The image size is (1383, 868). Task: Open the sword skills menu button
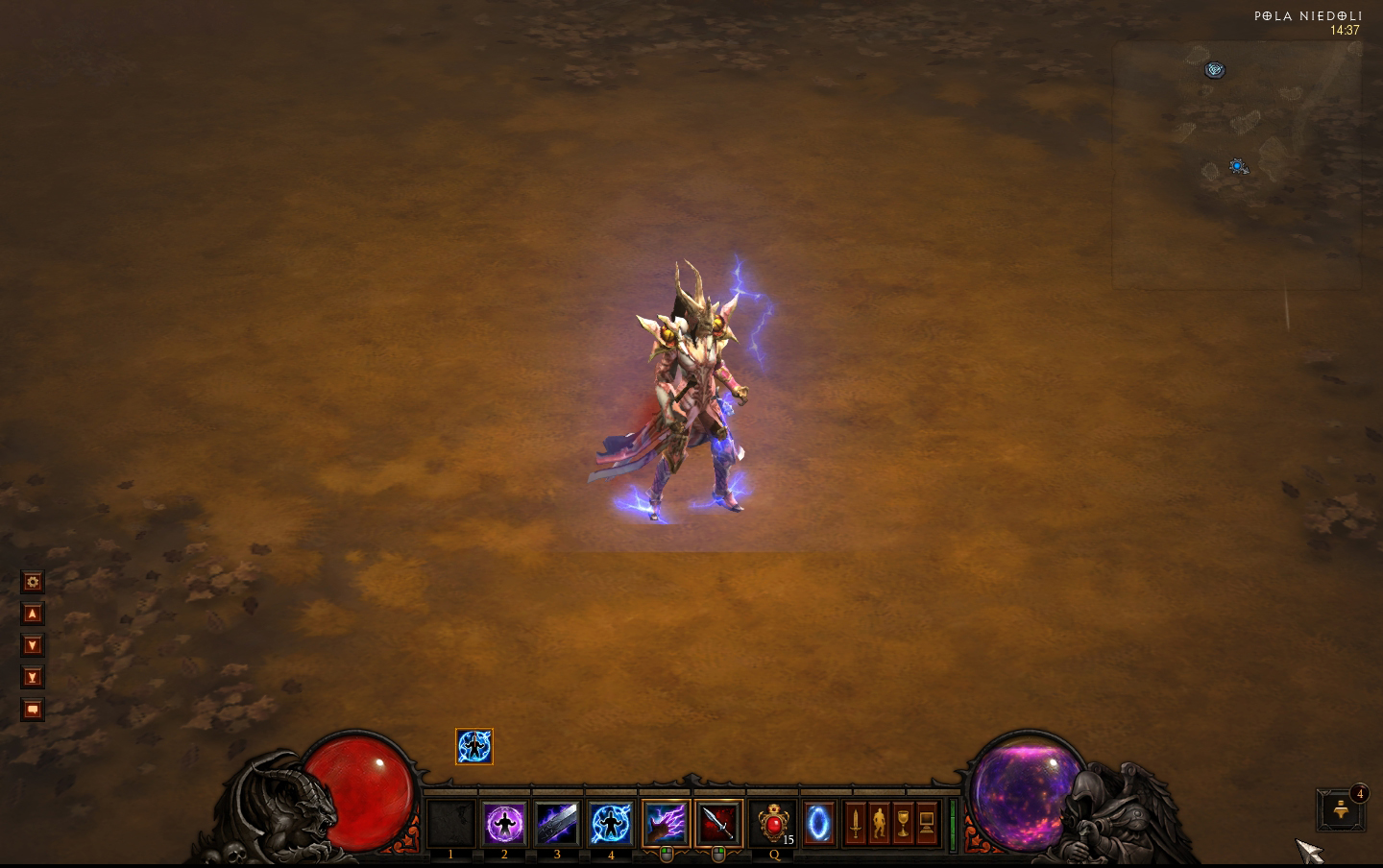click(x=855, y=824)
